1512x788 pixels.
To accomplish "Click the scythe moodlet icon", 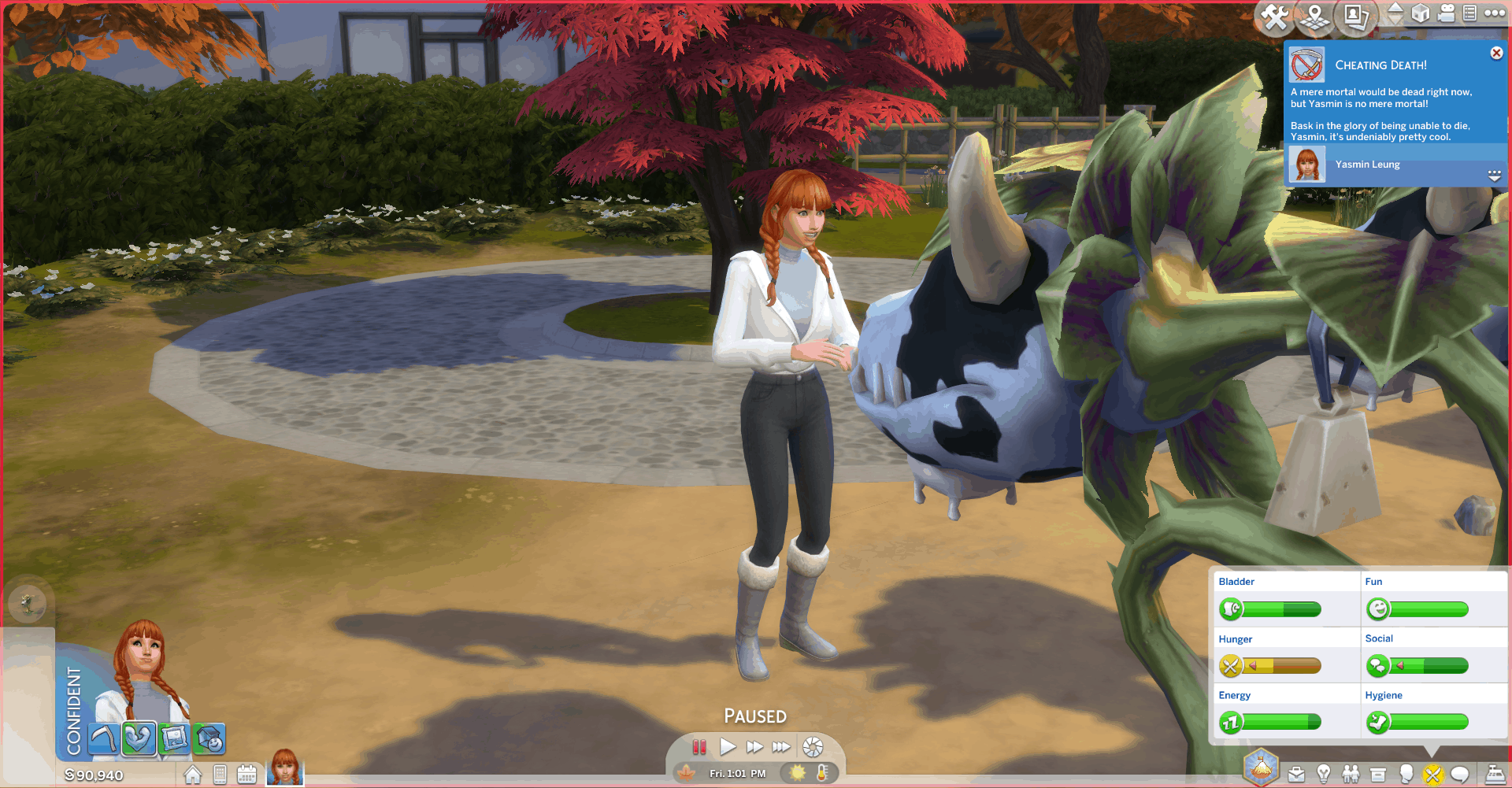I will 103,738.
